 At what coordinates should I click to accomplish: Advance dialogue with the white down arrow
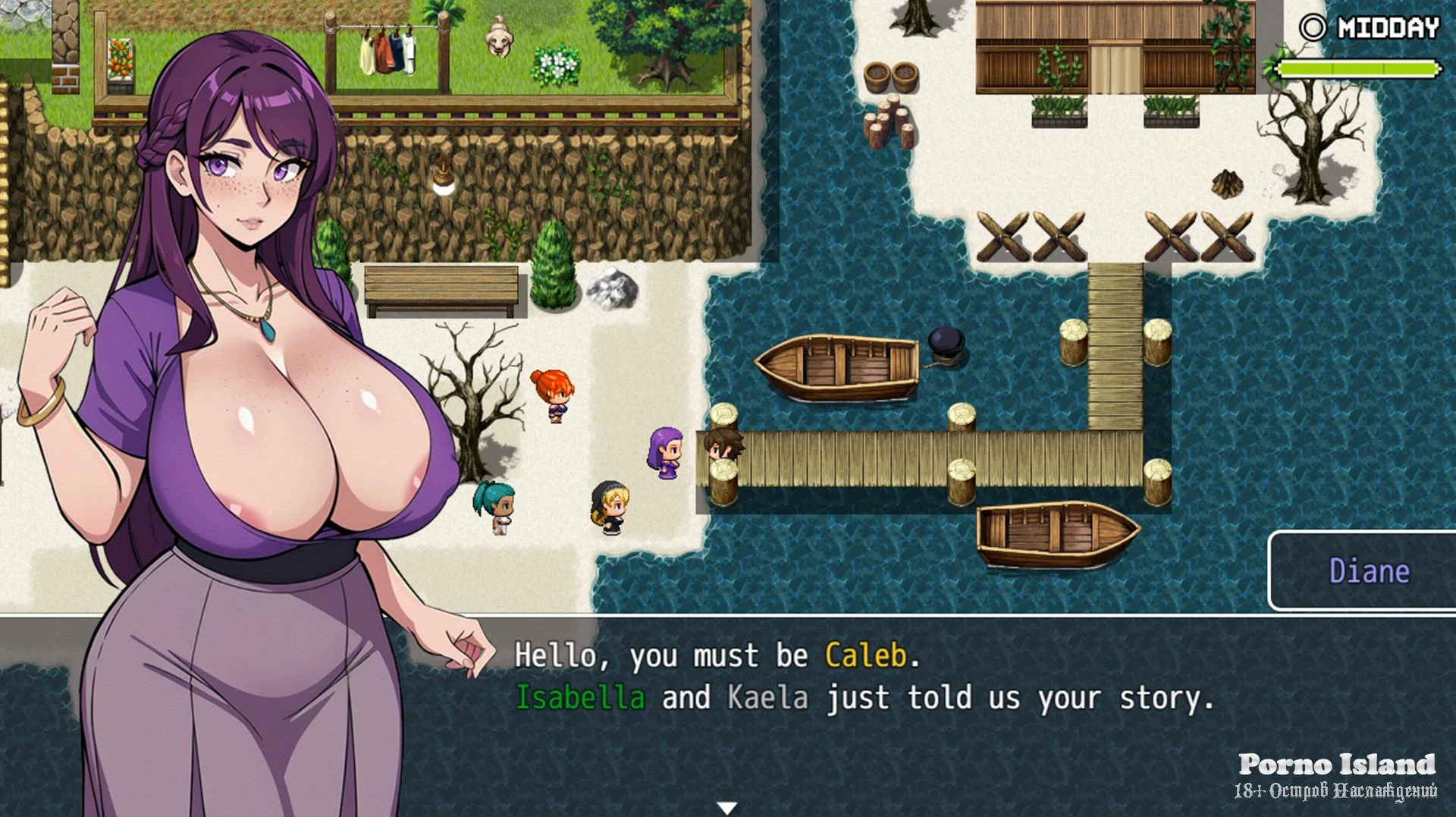pyautogui.click(x=727, y=808)
